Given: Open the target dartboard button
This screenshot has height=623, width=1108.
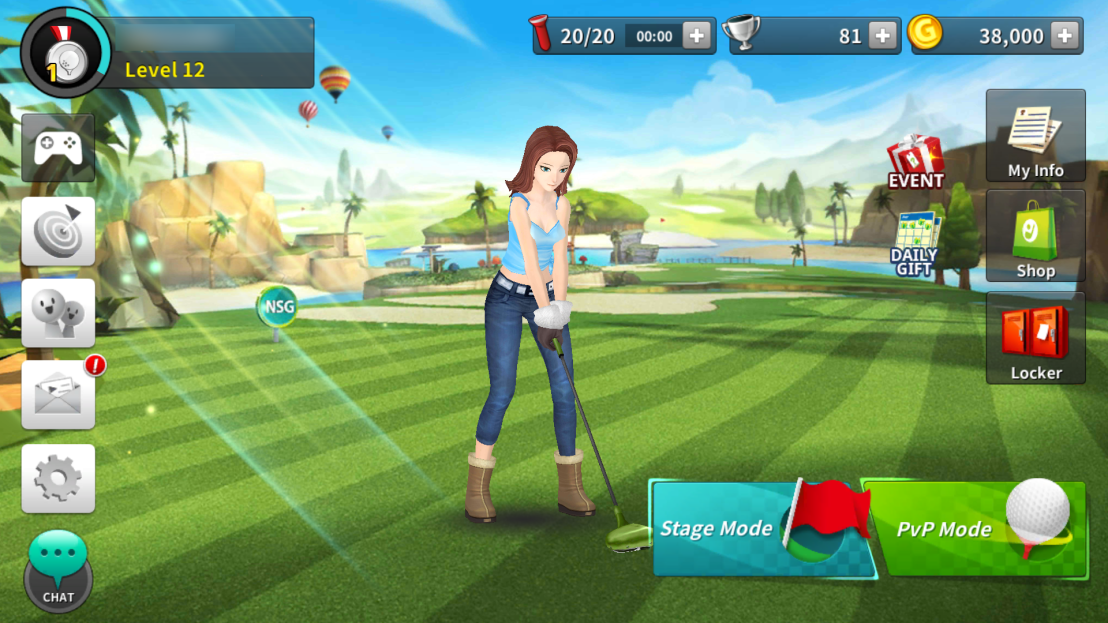Looking at the screenshot, I should pos(58,231).
